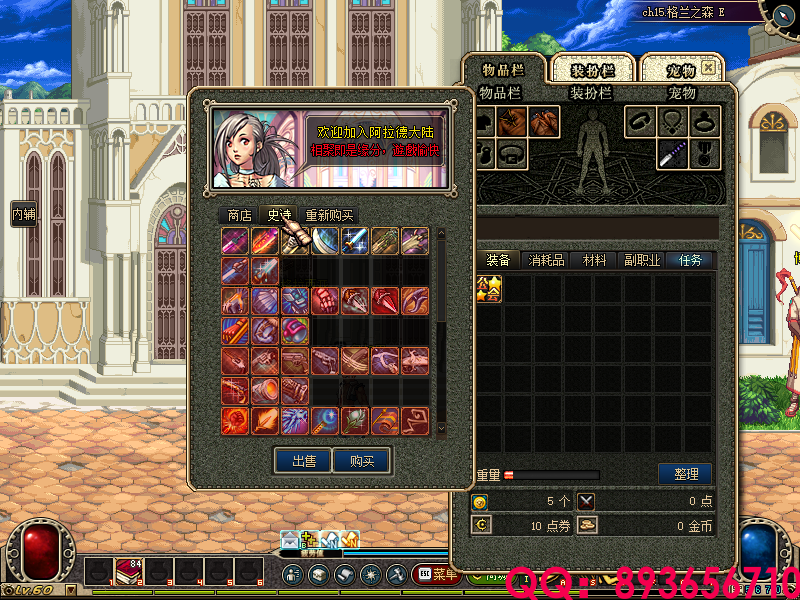Pick the red boxing glove shop item
The width and height of the screenshot is (800, 600).
326,301
